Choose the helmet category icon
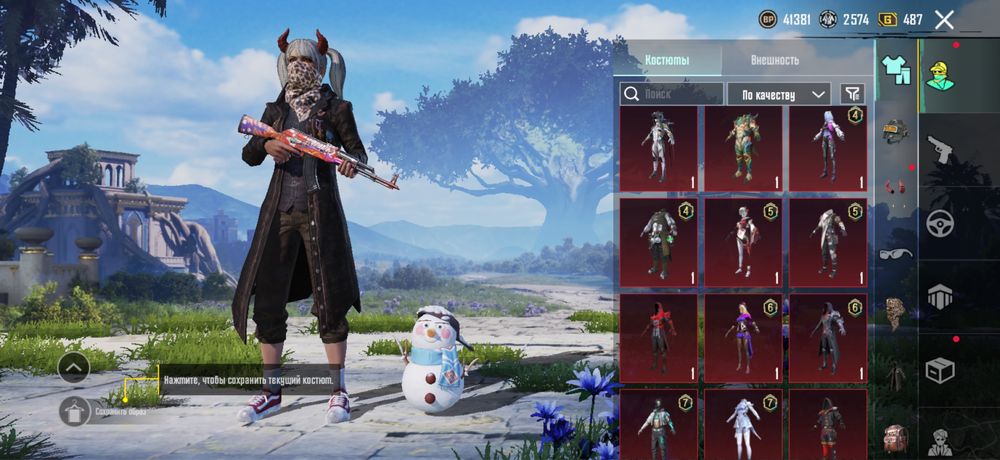The height and width of the screenshot is (460, 1000). point(895,130)
